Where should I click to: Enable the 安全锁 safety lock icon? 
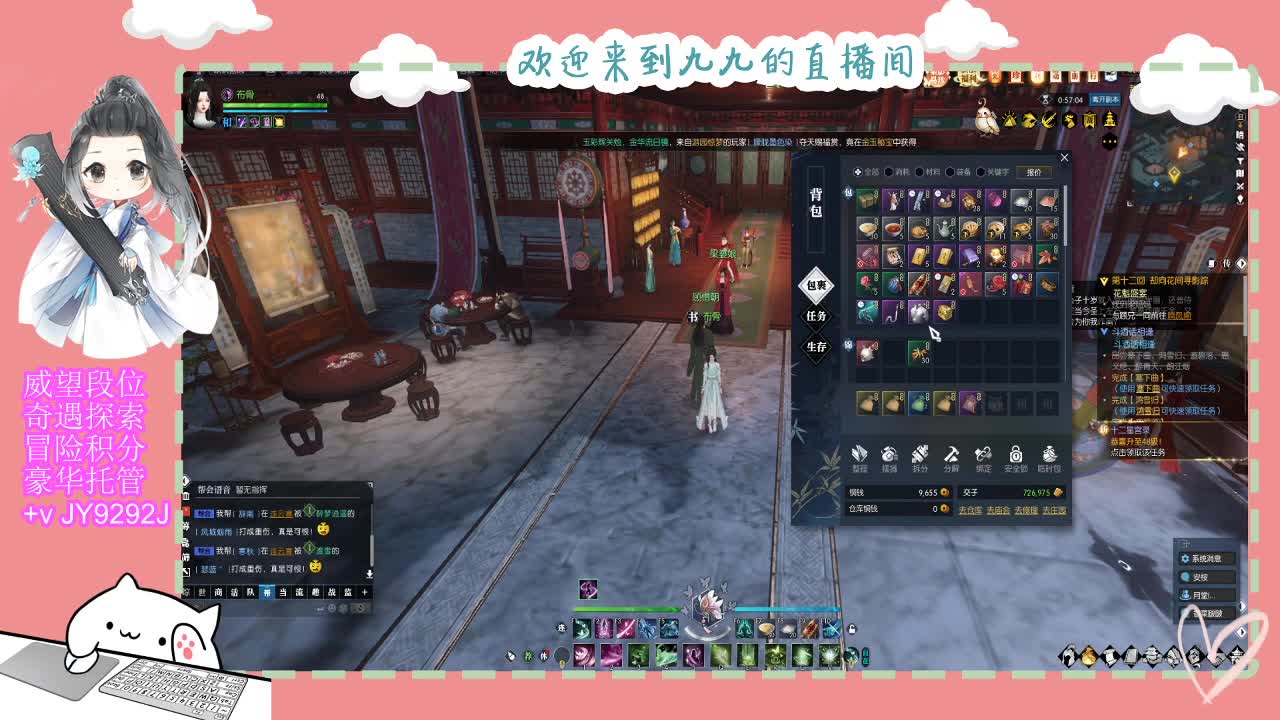coord(1014,457)
